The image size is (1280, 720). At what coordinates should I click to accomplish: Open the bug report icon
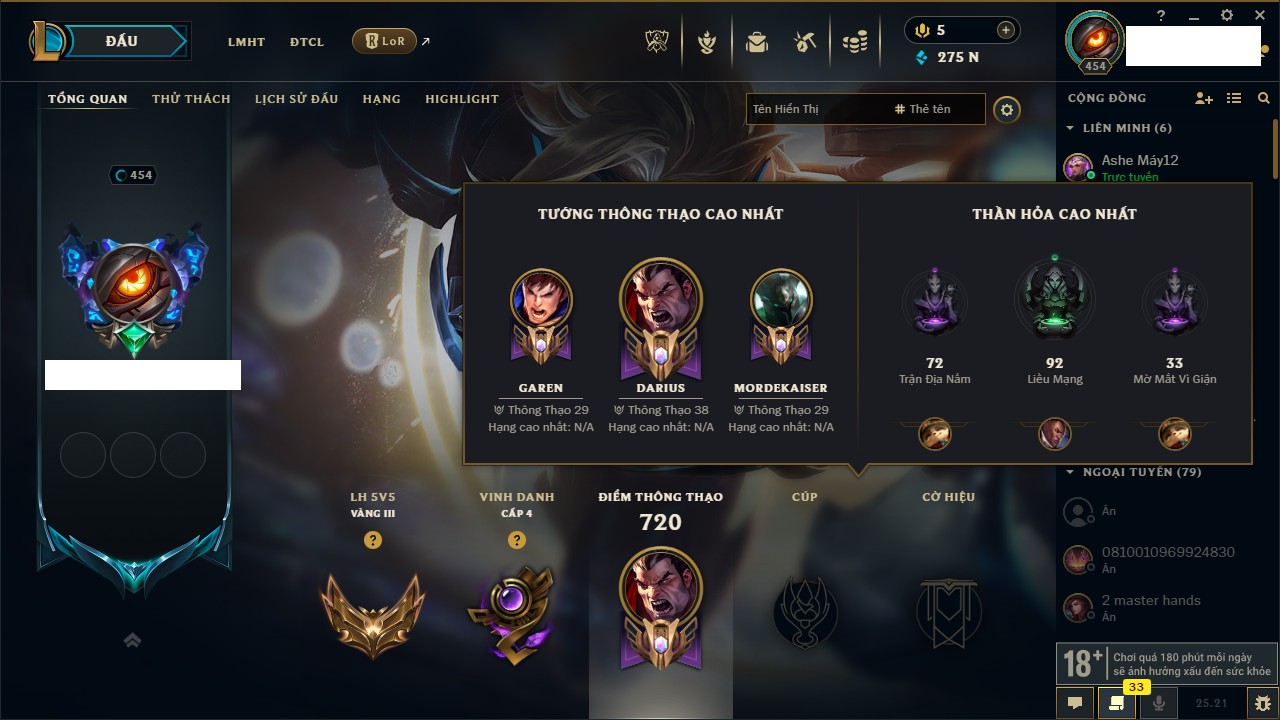click(x=1262, y=702)
